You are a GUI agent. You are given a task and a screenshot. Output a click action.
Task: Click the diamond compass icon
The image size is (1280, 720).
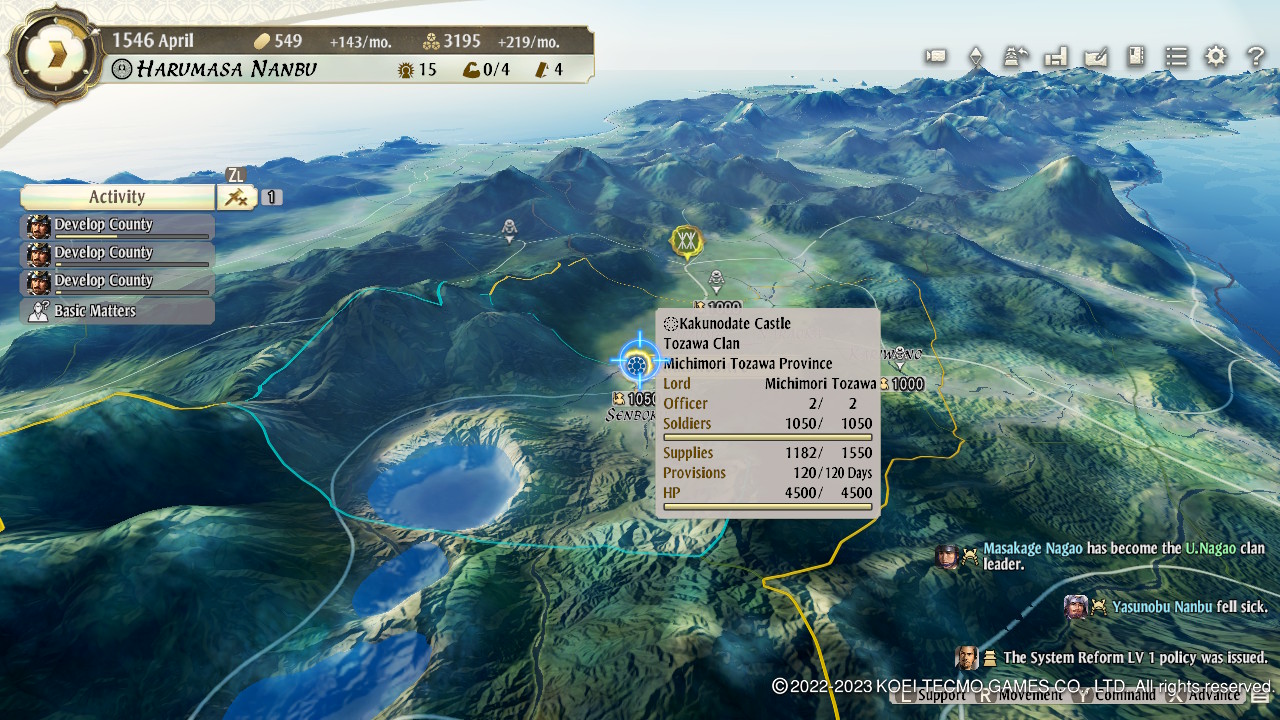tap(975, 57)
